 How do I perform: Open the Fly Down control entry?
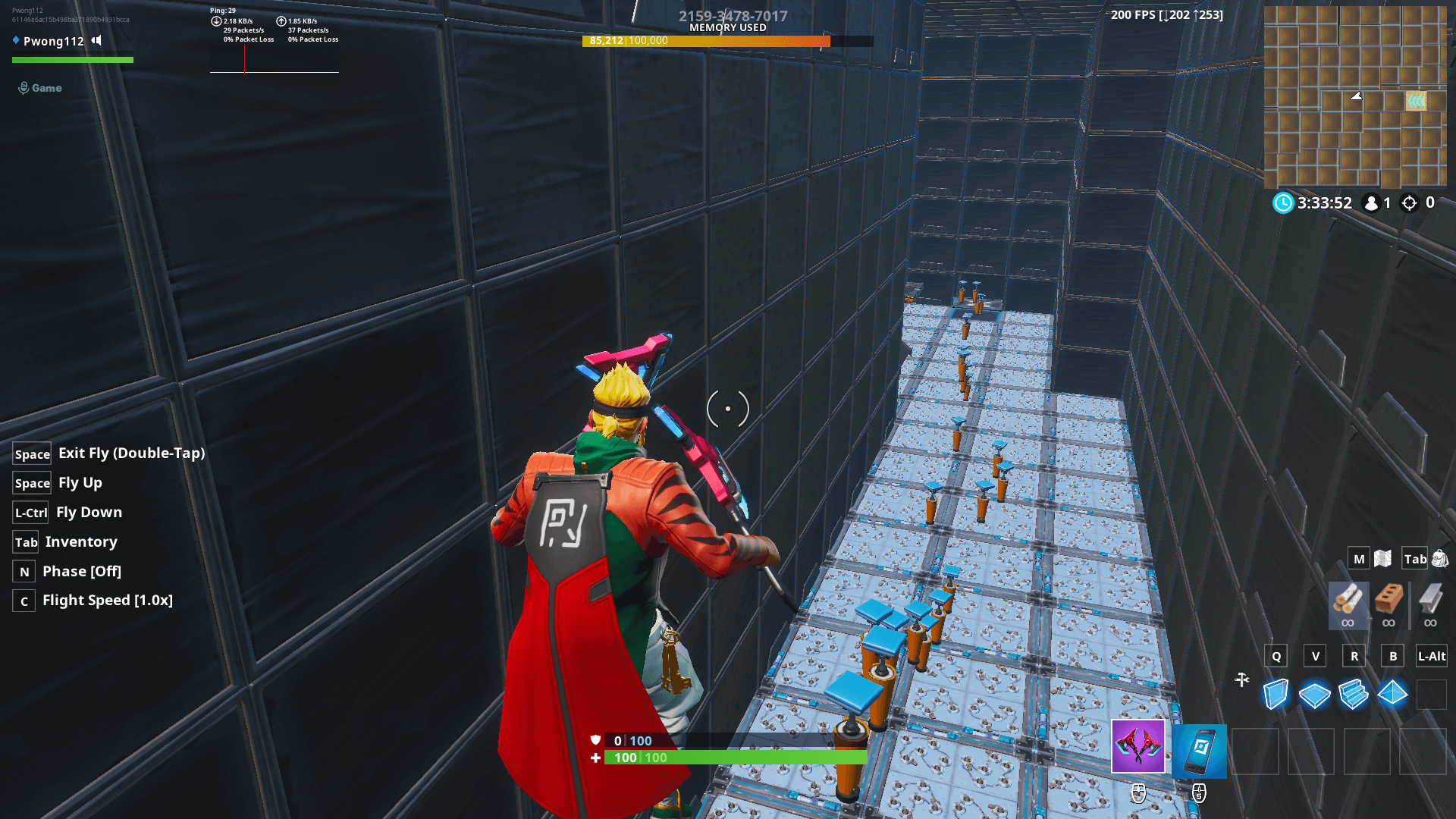tap(89, 512)
